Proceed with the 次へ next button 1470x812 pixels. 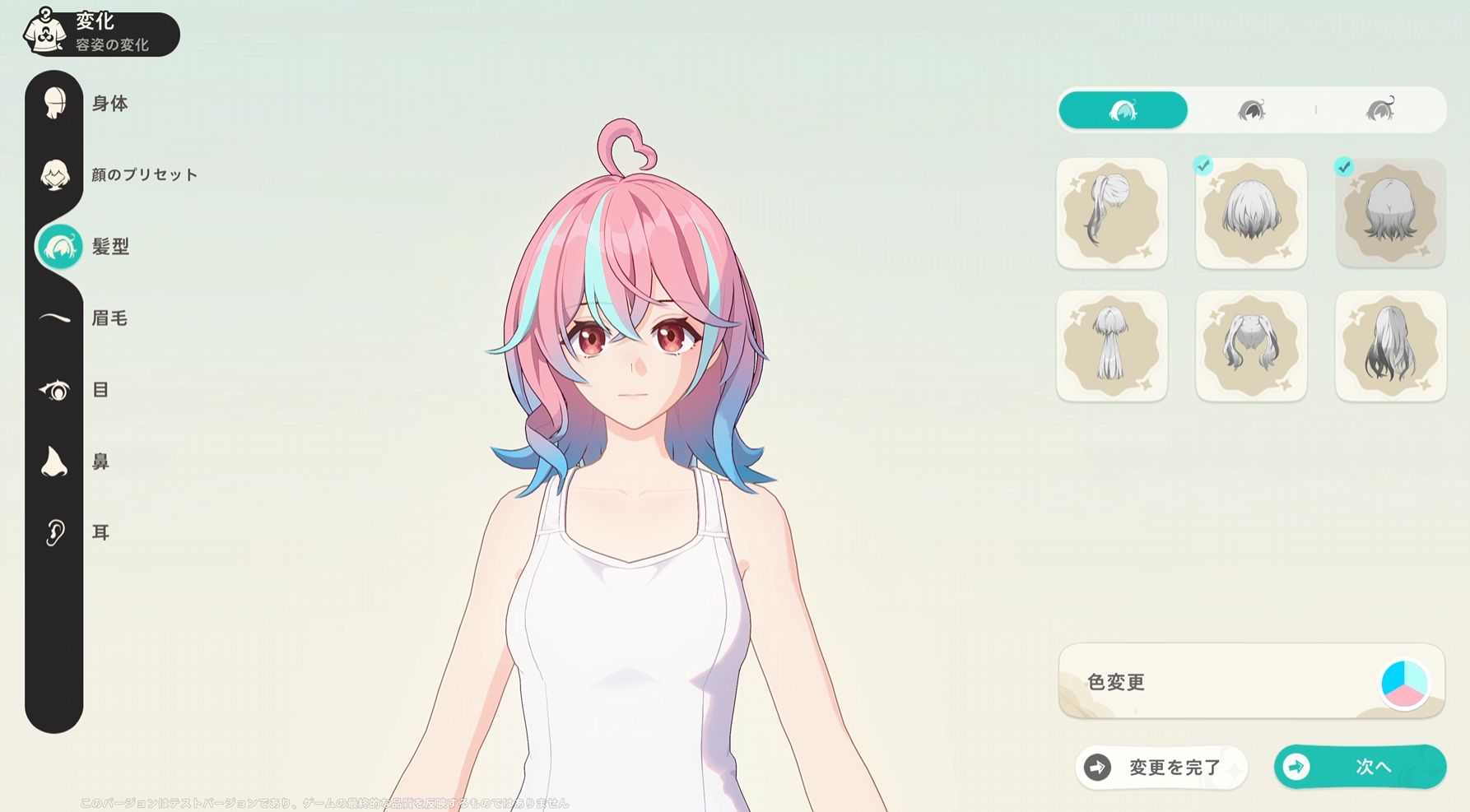1360,768
